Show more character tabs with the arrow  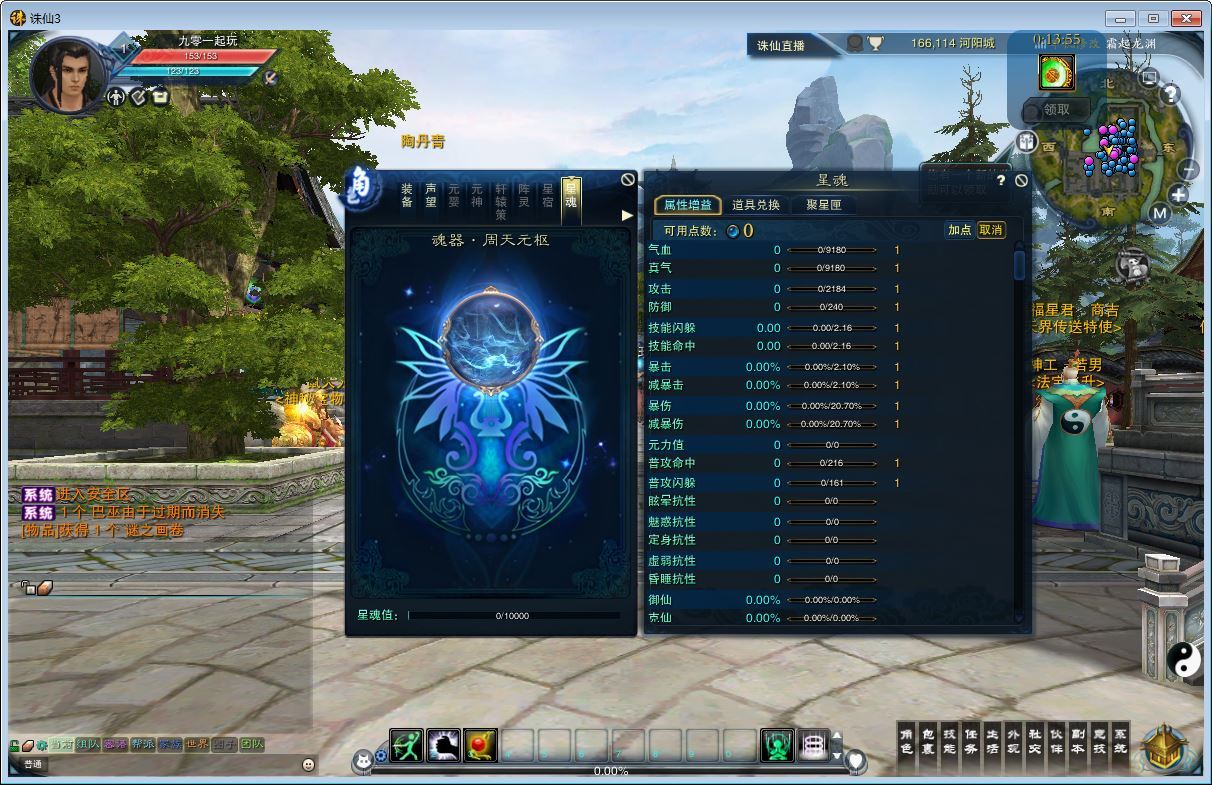coord(627,215)
